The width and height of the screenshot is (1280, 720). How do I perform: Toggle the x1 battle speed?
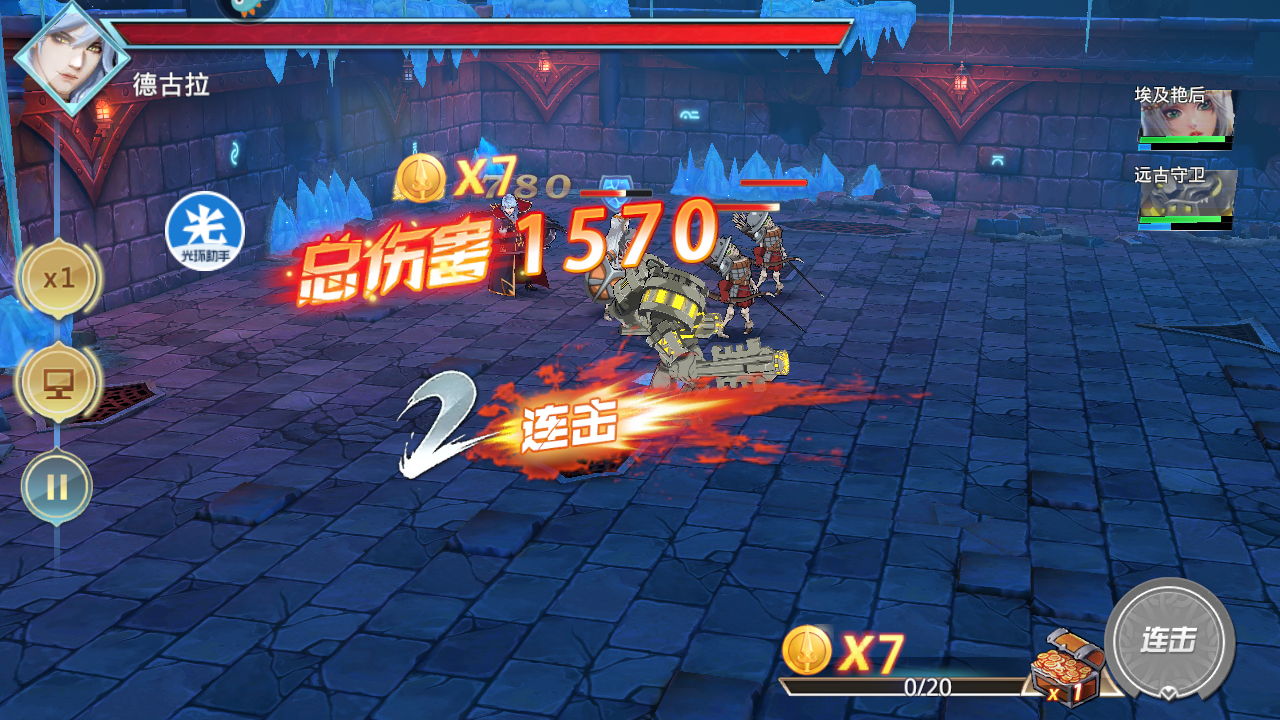[57, 280]
